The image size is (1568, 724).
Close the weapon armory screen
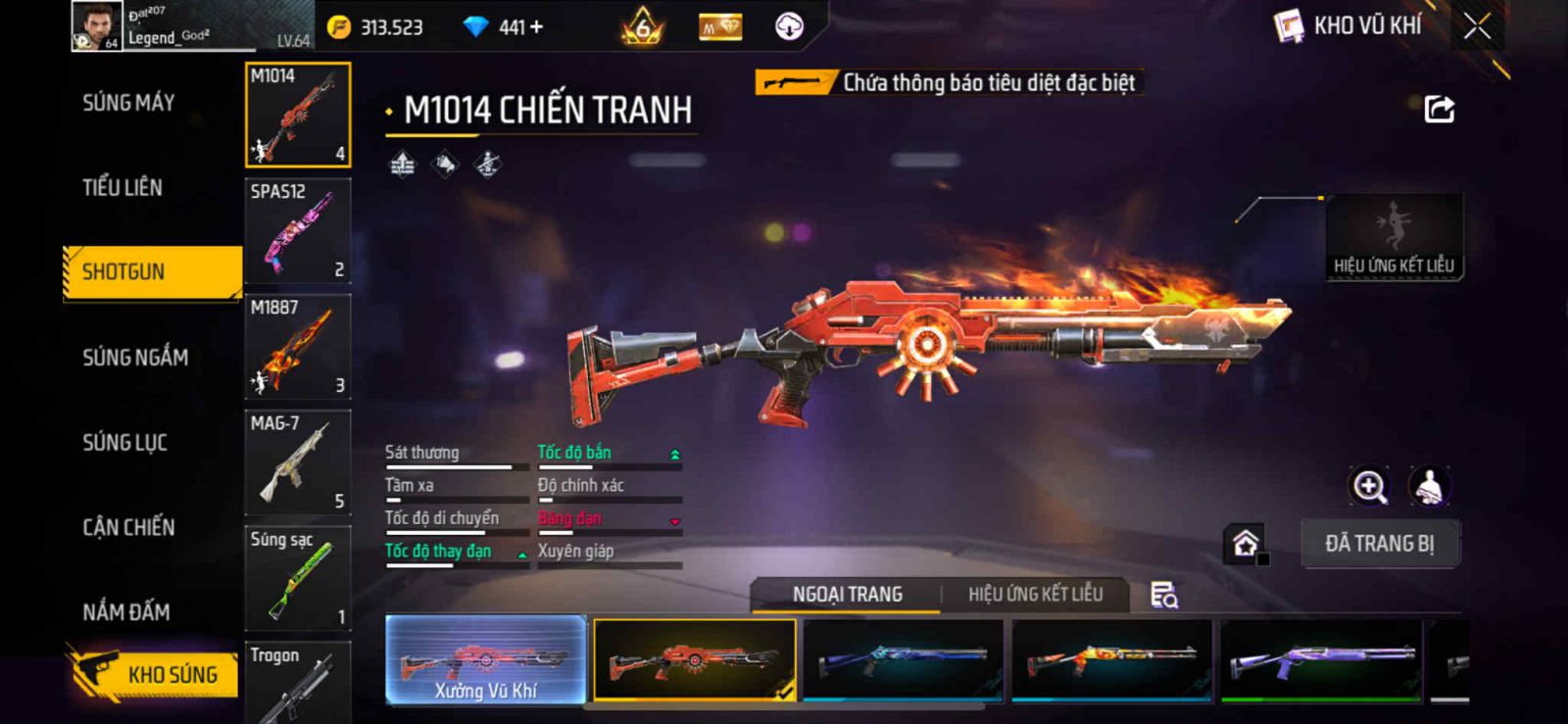[1477, 26]
